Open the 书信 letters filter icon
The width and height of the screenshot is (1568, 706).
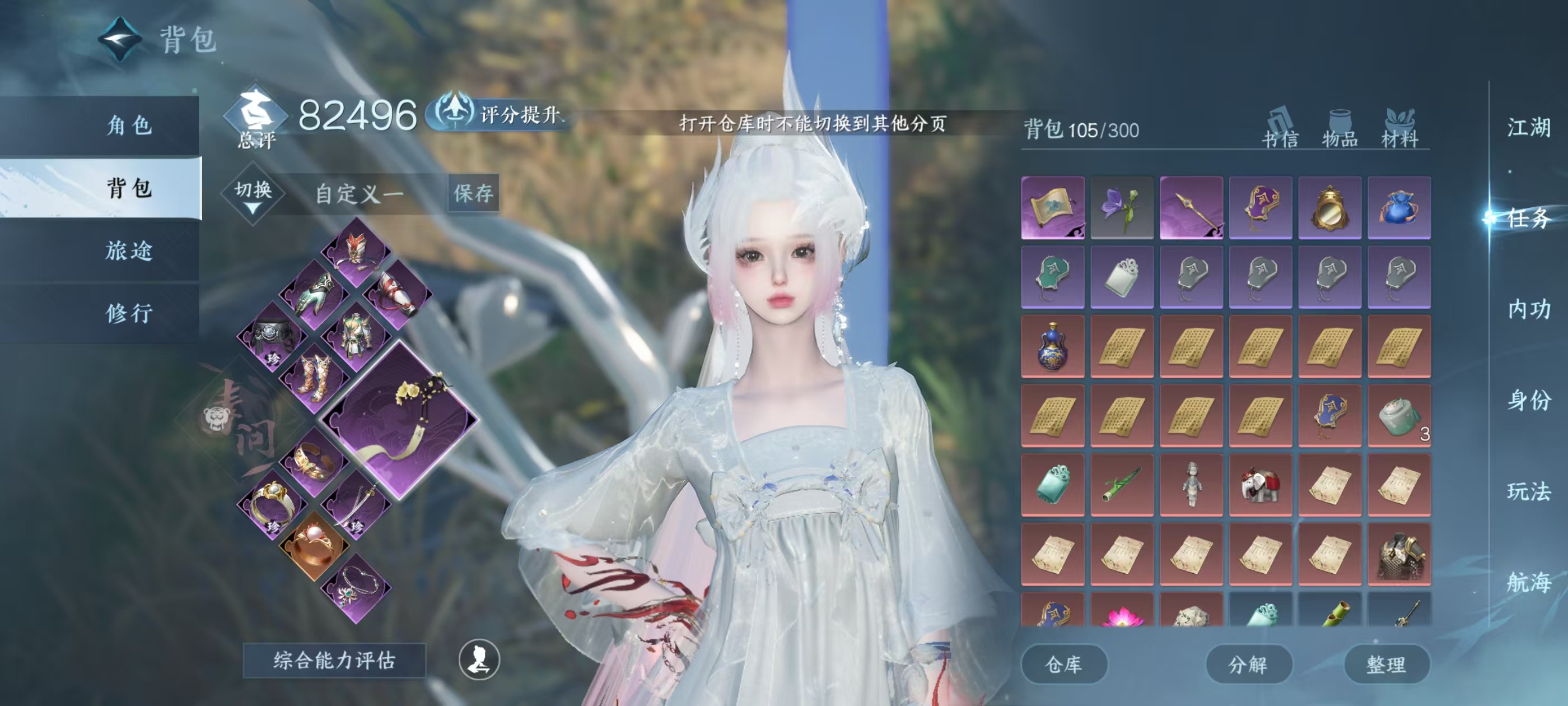1280,128
